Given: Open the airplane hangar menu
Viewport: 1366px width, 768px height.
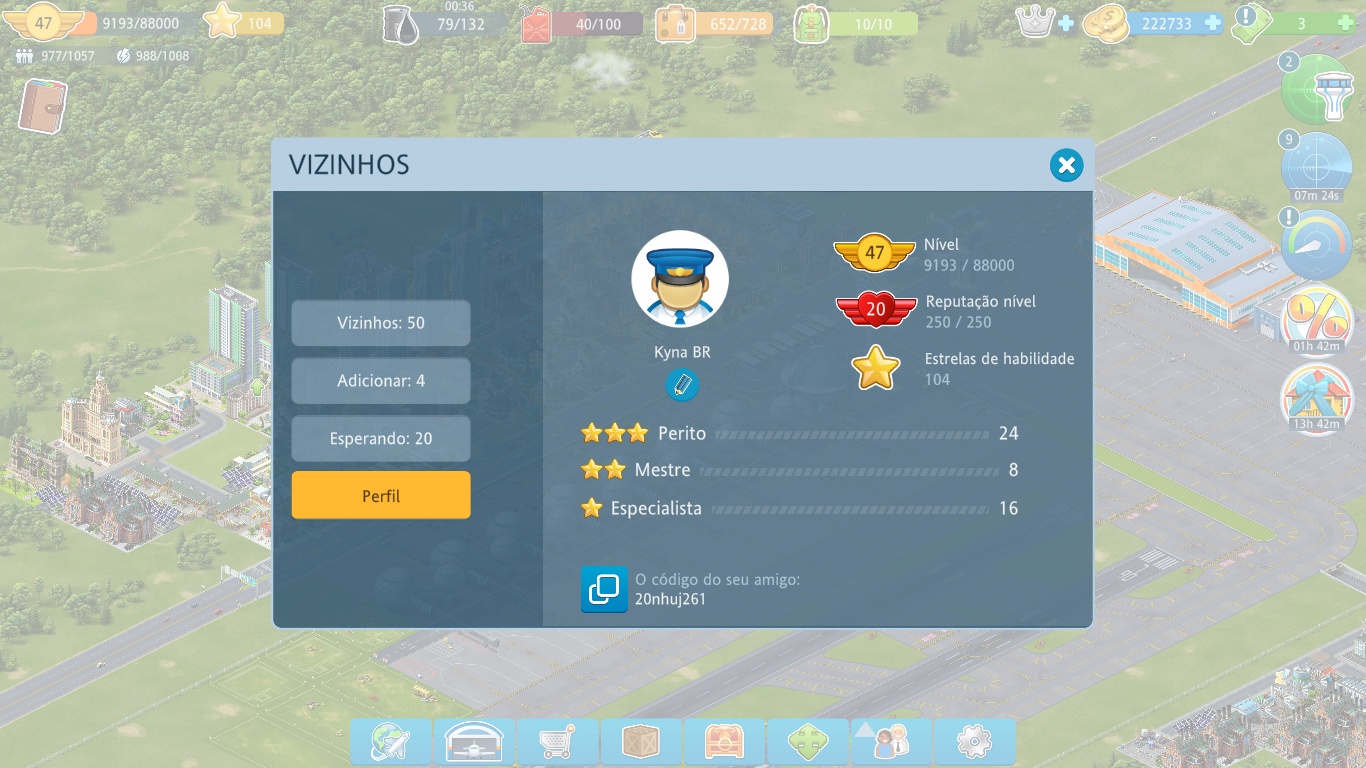Looking at the screenshot, I should click(474, 742).
